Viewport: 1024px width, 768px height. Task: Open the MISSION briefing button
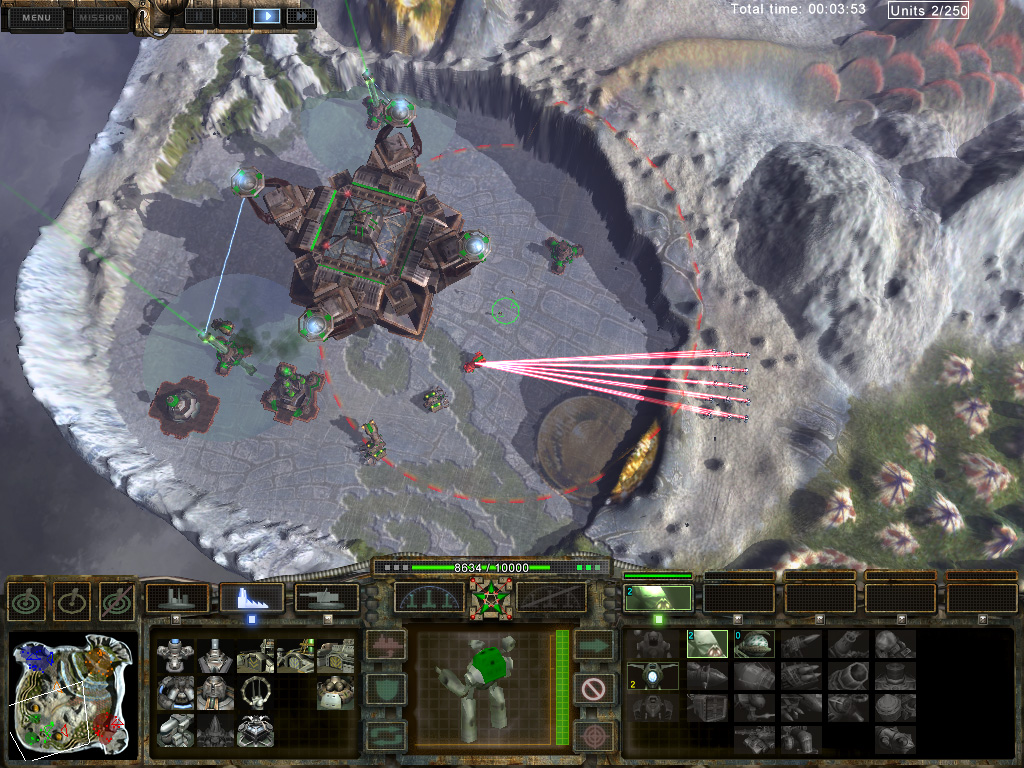[100, 17]
